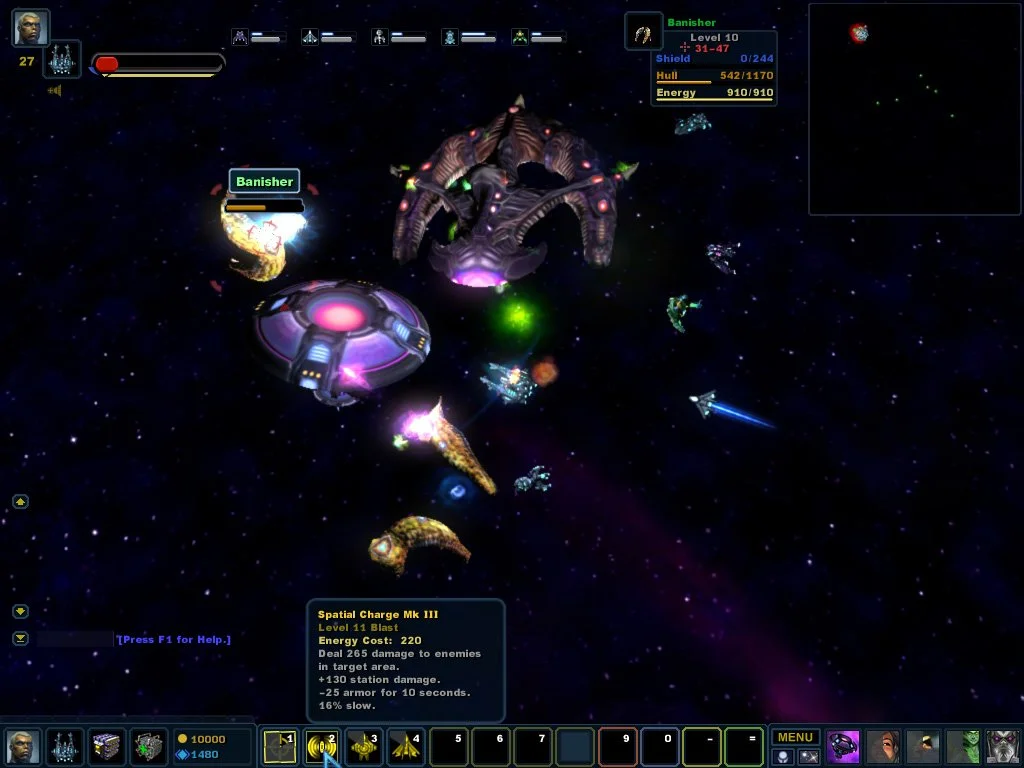The image size is (1024, 768).
Task: Target the Banisher name label
Action: [264, 181]
